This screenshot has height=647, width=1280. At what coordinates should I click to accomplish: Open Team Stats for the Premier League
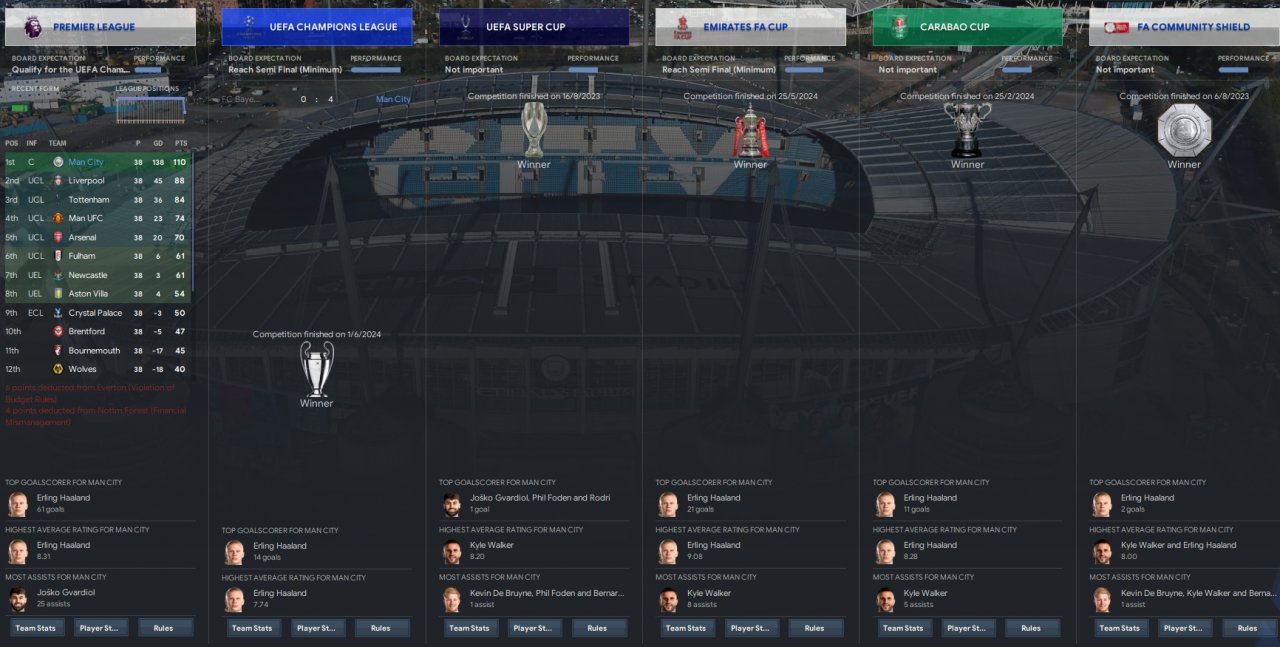click(37, 628)
